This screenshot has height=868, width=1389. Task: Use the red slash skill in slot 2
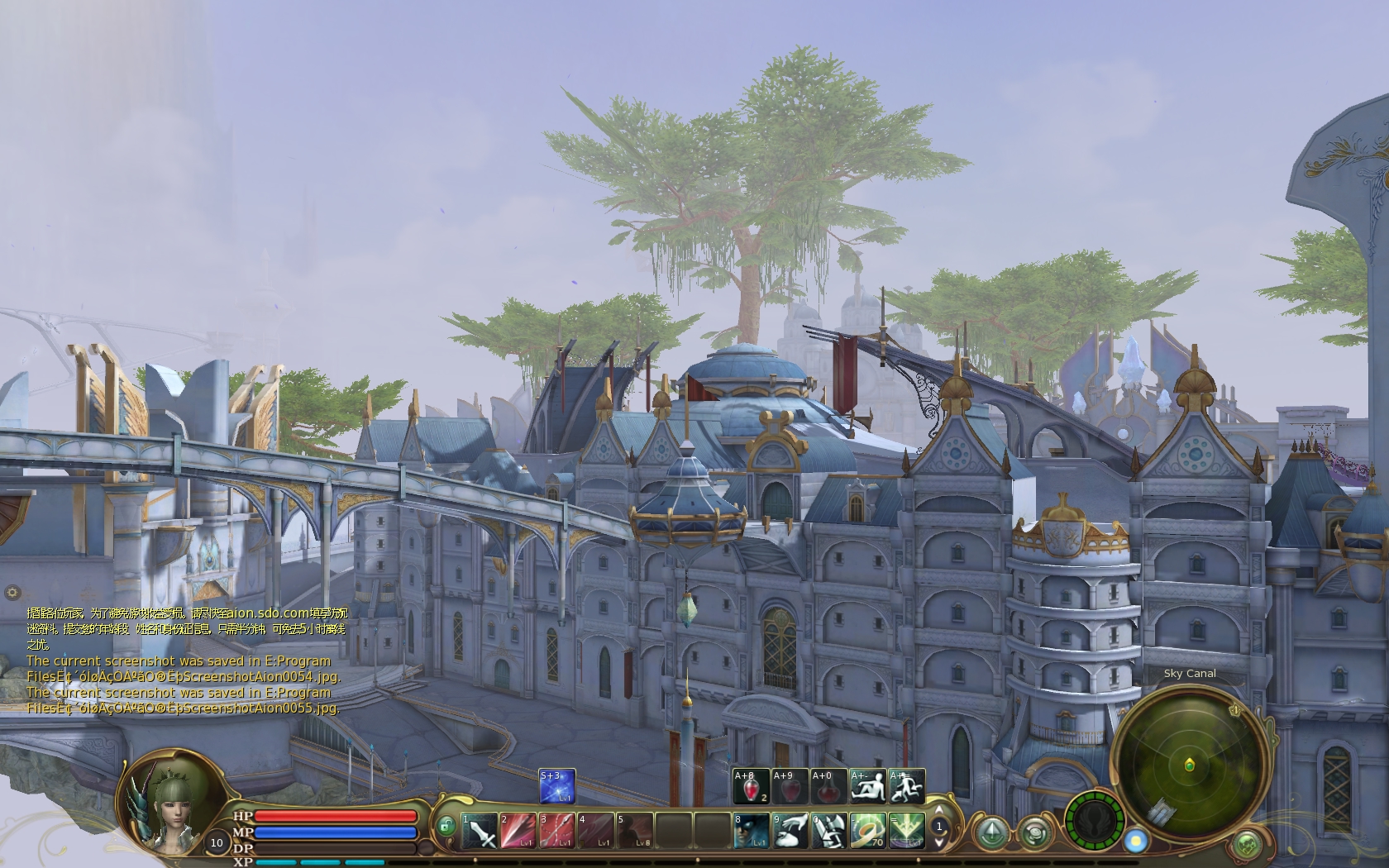[x=518, y=831]
